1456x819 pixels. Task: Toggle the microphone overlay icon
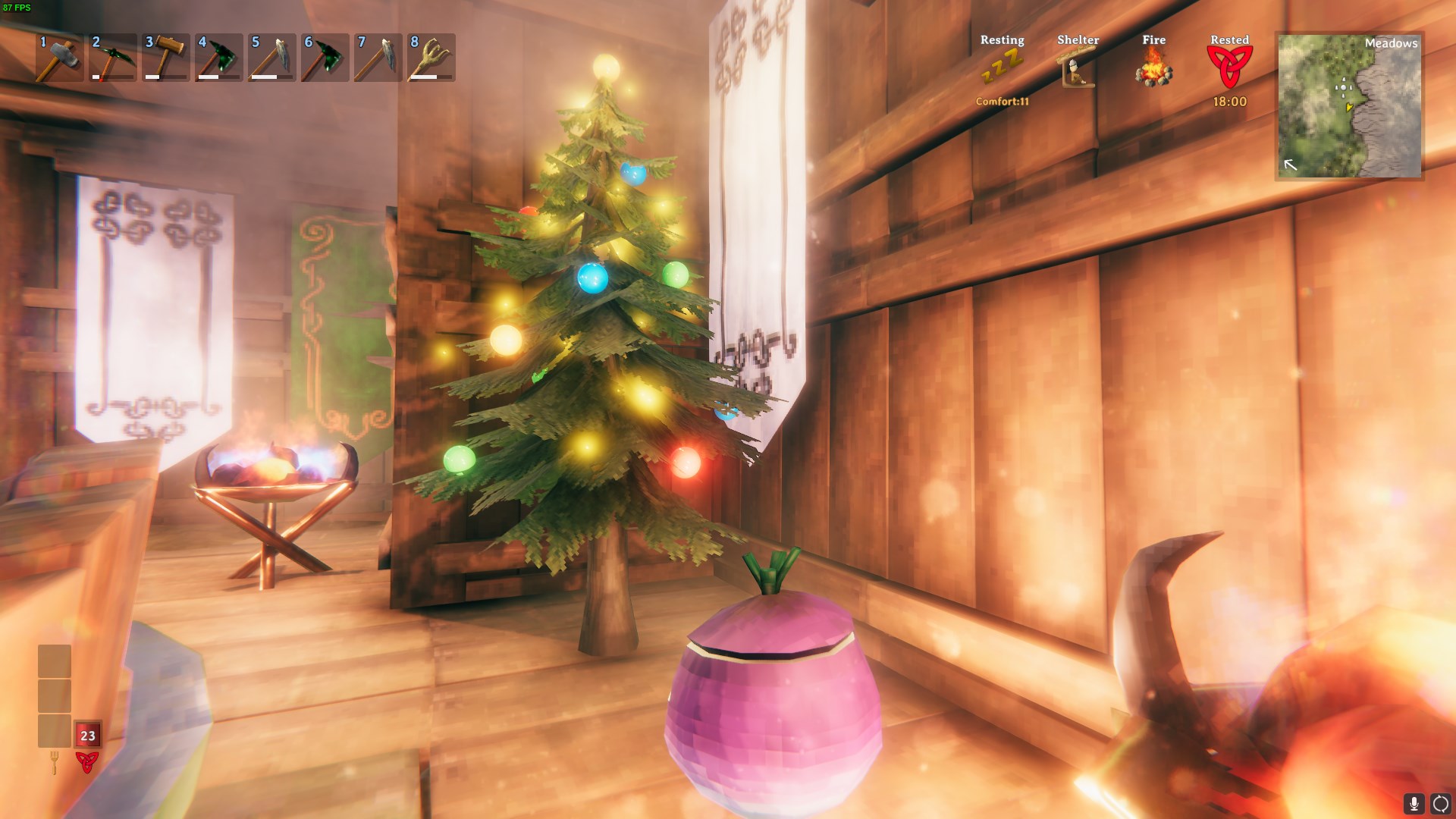[x=1414, y=804]
